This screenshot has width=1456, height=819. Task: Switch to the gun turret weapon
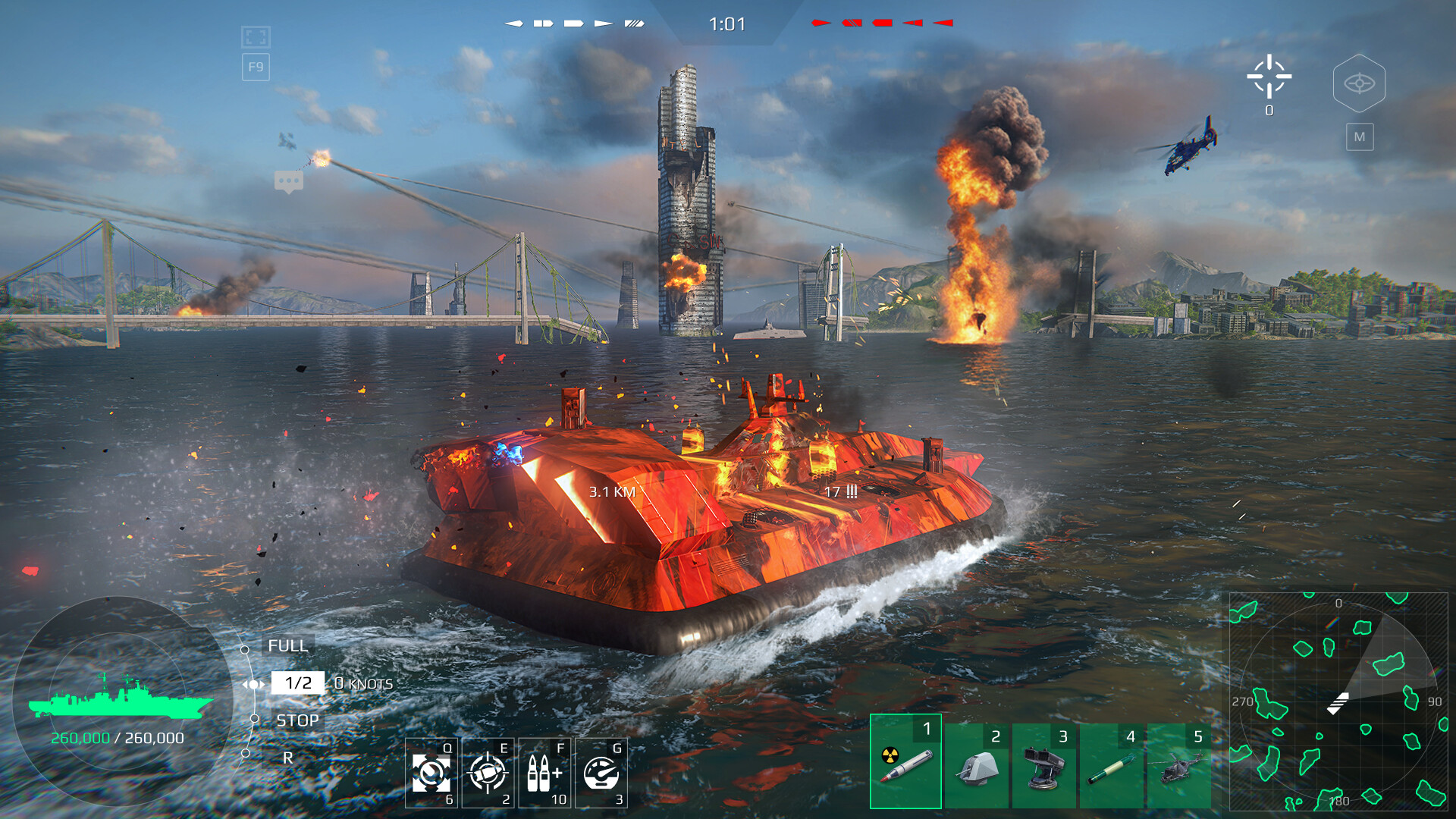976,766
